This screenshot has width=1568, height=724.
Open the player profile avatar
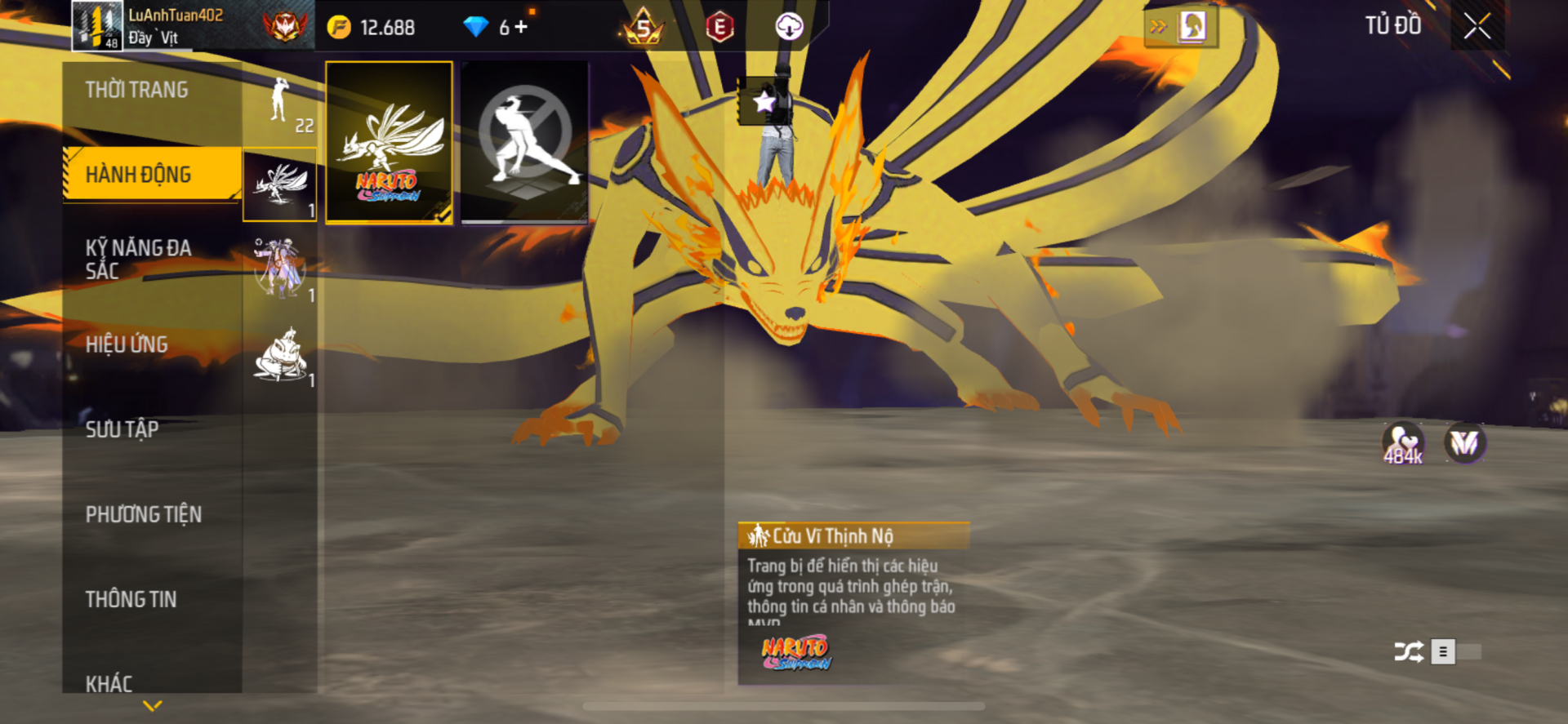click(97, 26)
